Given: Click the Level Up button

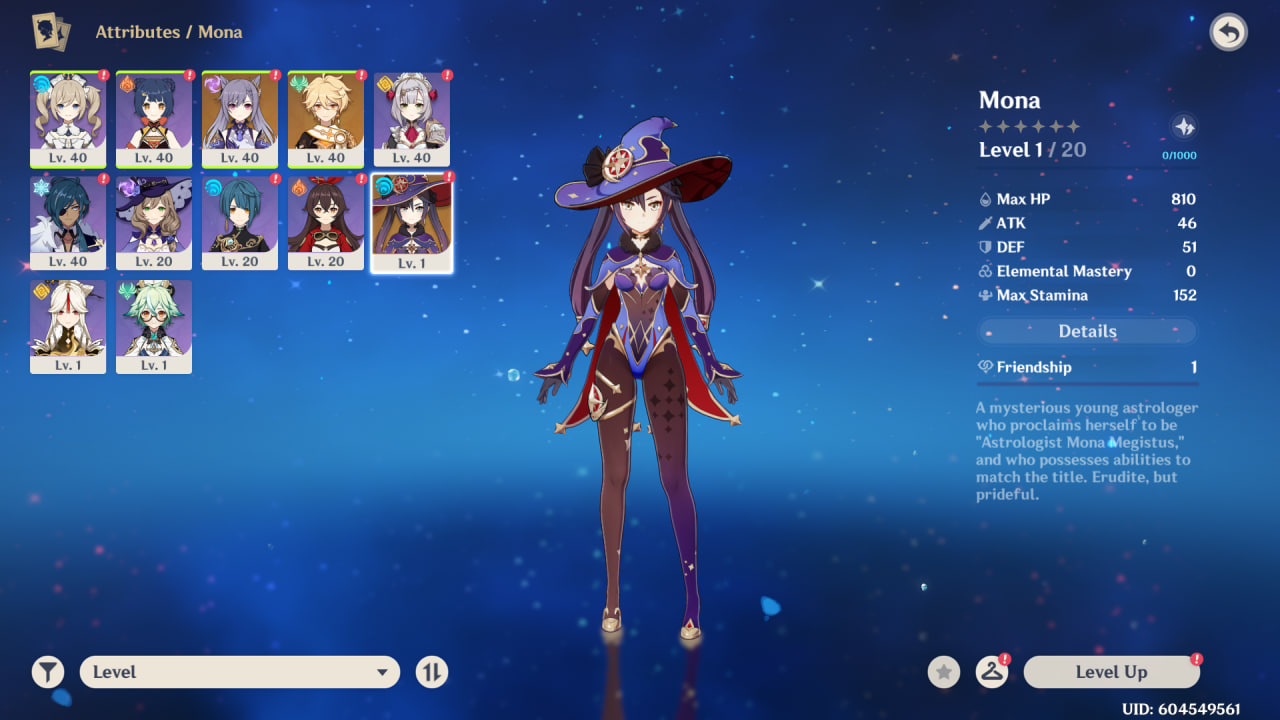Looking at the screenshot, I should 1111,672.
